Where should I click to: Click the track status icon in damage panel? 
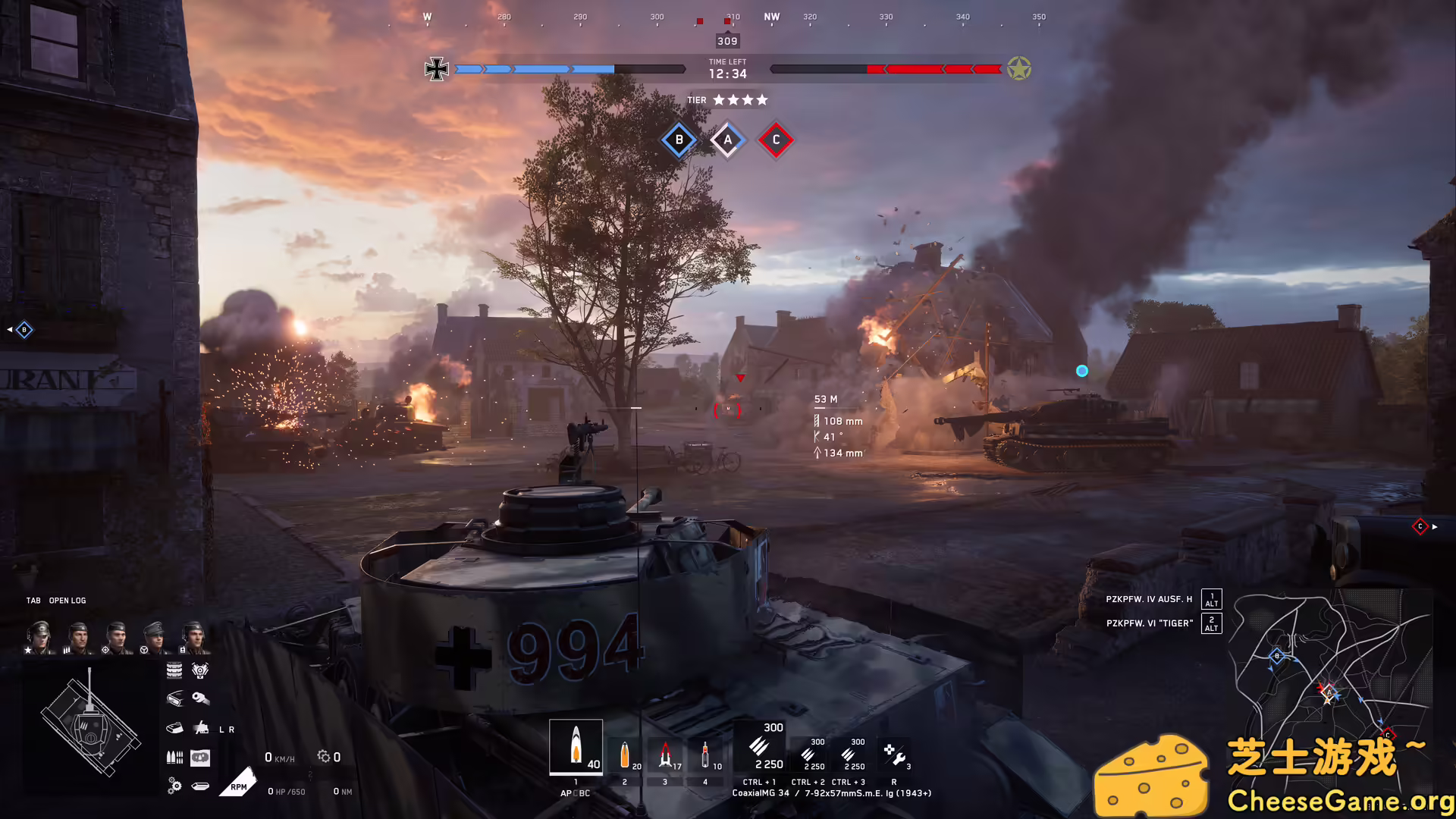[174, 670]
